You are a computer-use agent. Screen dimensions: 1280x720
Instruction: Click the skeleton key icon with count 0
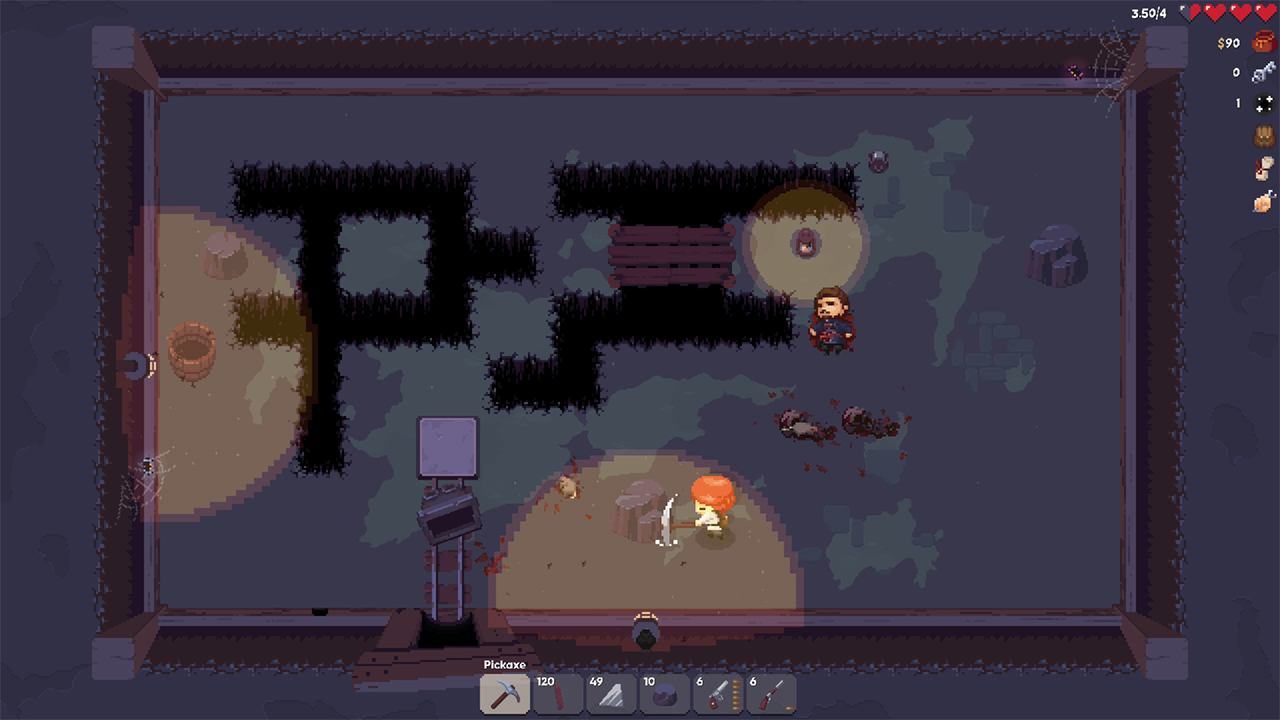tap(1263, 73)
